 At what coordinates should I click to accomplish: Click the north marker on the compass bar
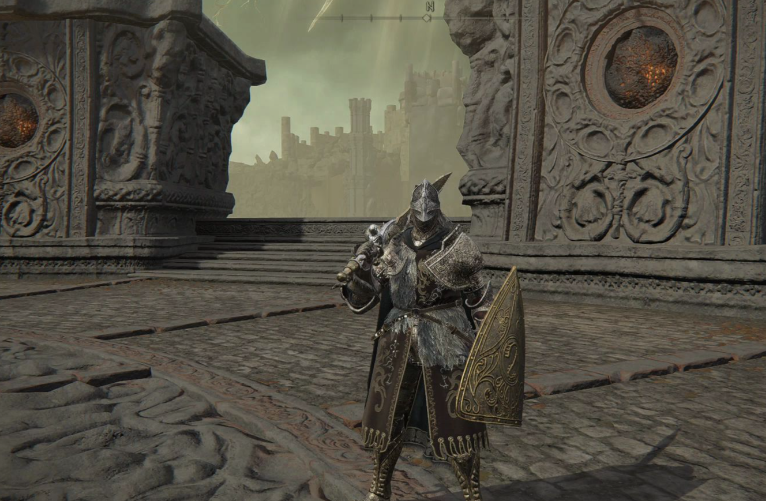point(429,7)
